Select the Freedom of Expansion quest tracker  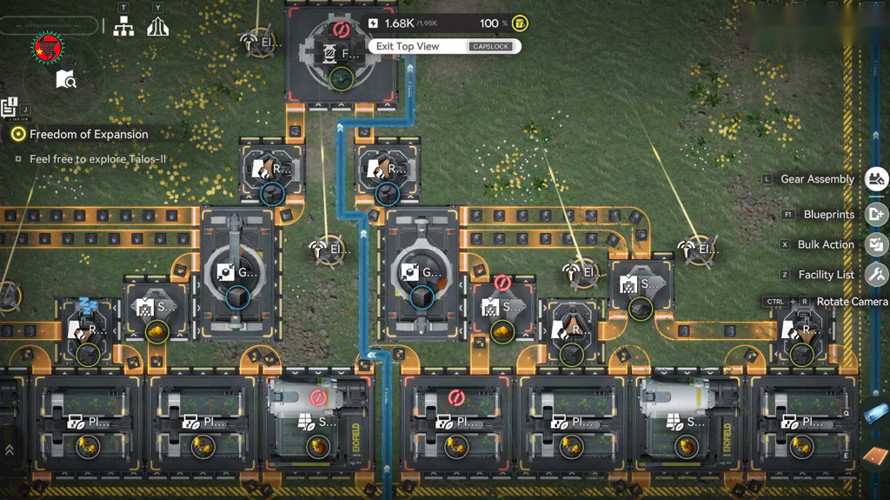point(88,134)
